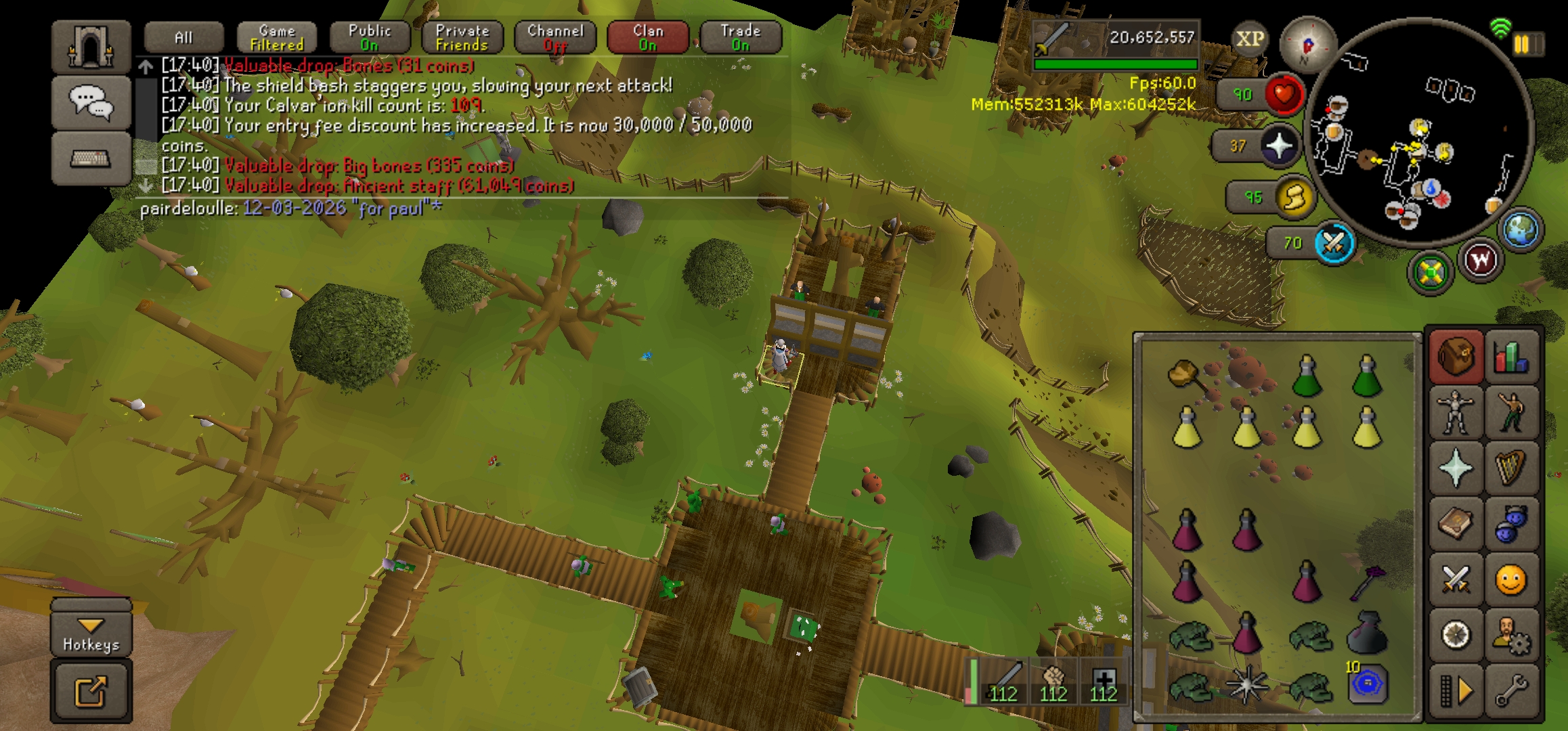Open the Wiki lookup button
Image resolution: width=1568 pixels, height=731 pixels.
[x=1481, y=260]
